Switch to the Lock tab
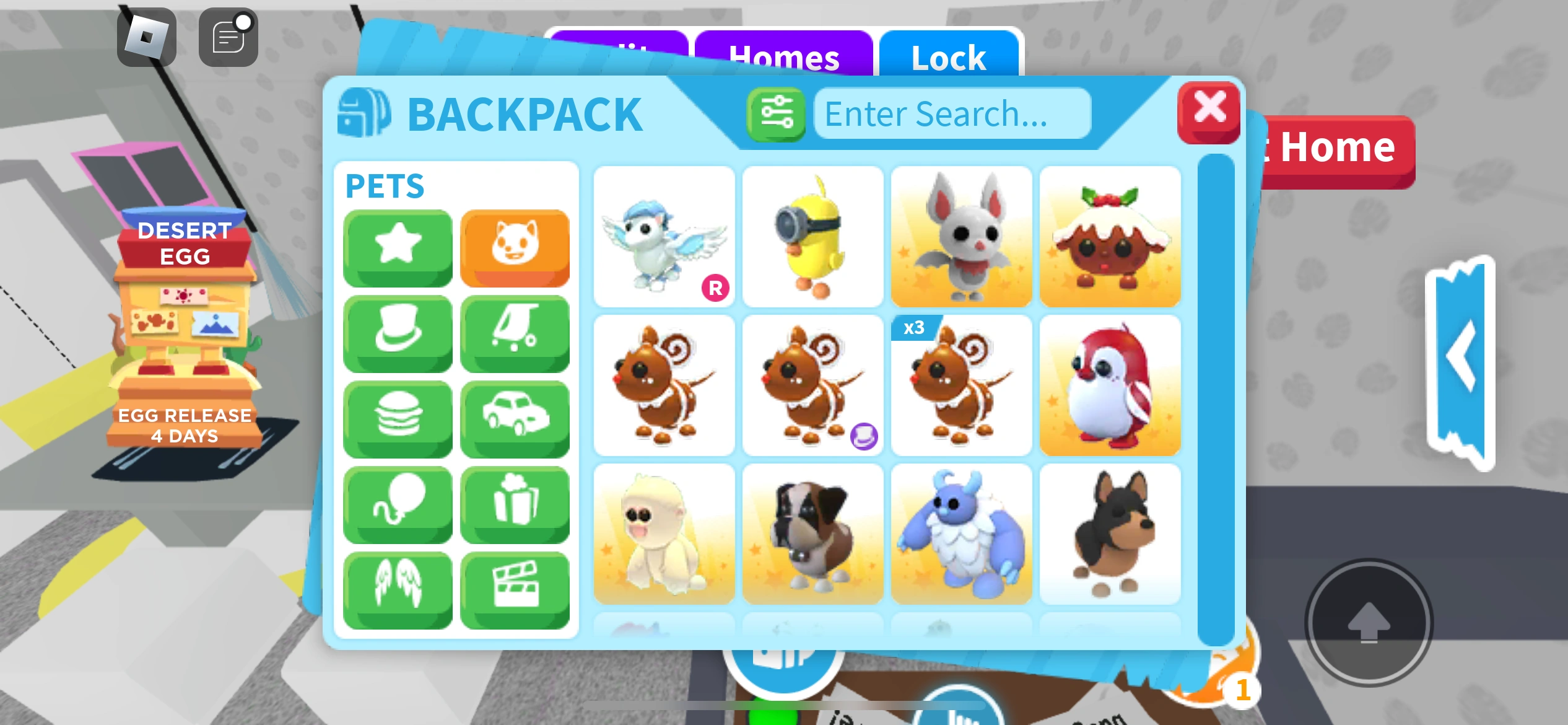Screen dimensions: 1568x725 (x=947, y=57)
